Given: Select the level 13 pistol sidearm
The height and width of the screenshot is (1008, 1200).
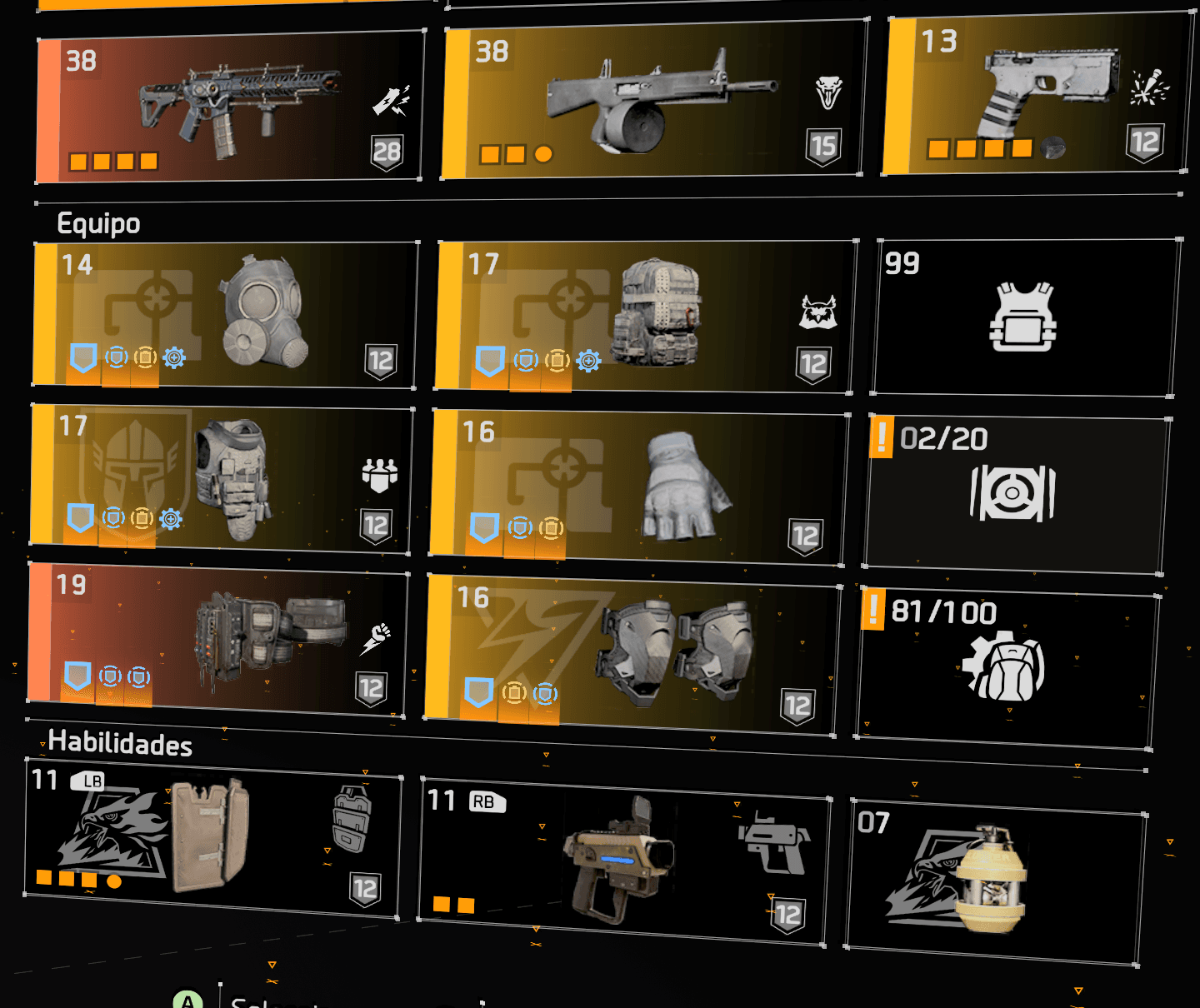Looking at the screenshot, I should coord(1037,96).
